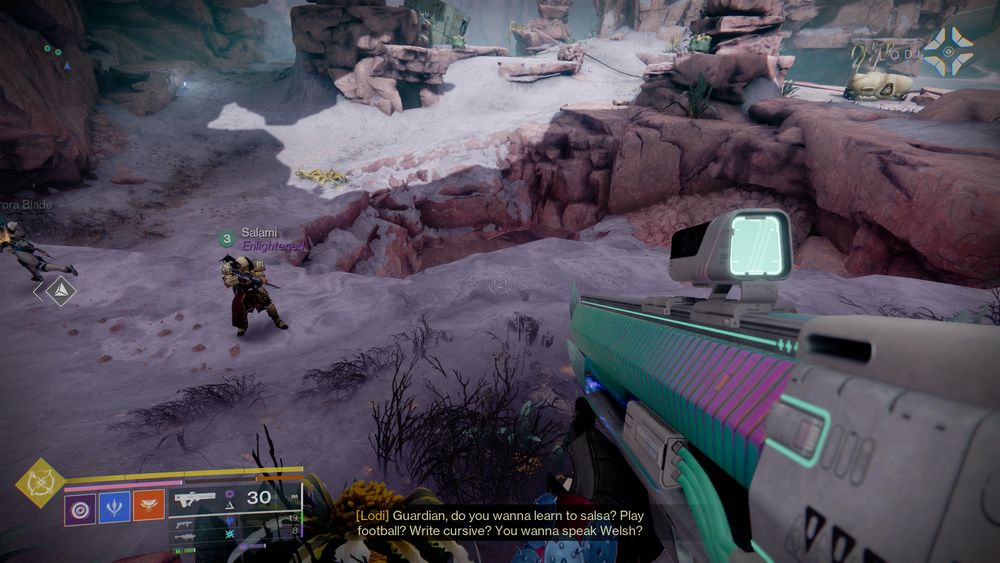Activate the golden super ability diamond
1000x563 pixels.
(40, 483)
